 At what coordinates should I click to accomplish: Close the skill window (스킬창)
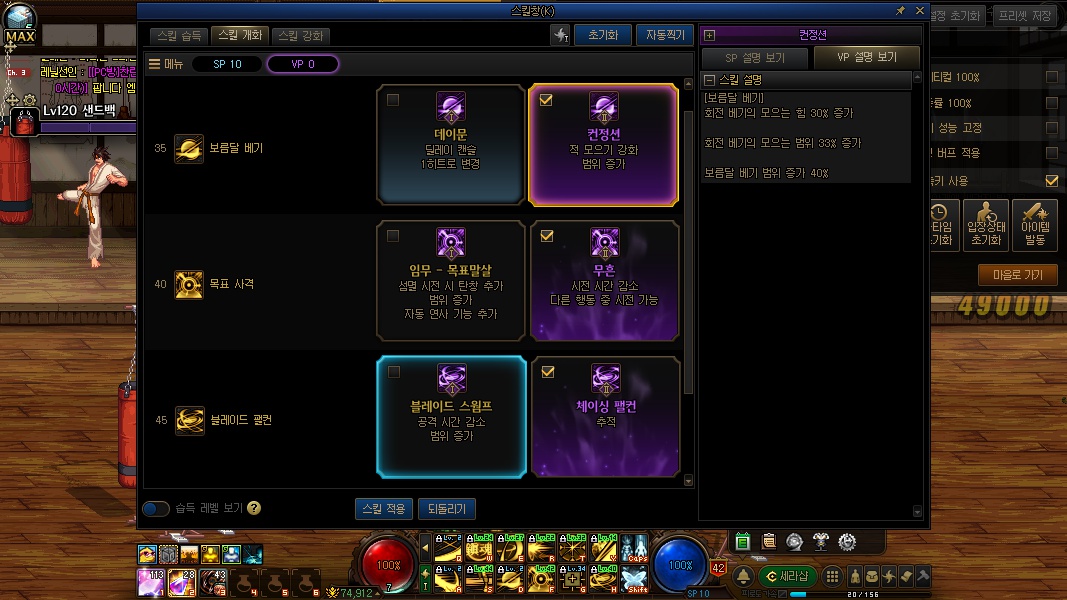[919, 10]
